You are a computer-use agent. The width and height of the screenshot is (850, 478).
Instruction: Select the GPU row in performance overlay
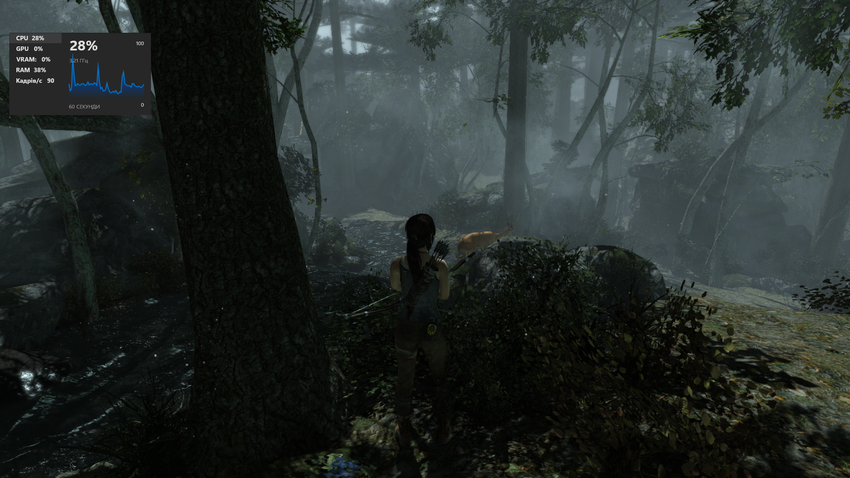pos(30,48)
